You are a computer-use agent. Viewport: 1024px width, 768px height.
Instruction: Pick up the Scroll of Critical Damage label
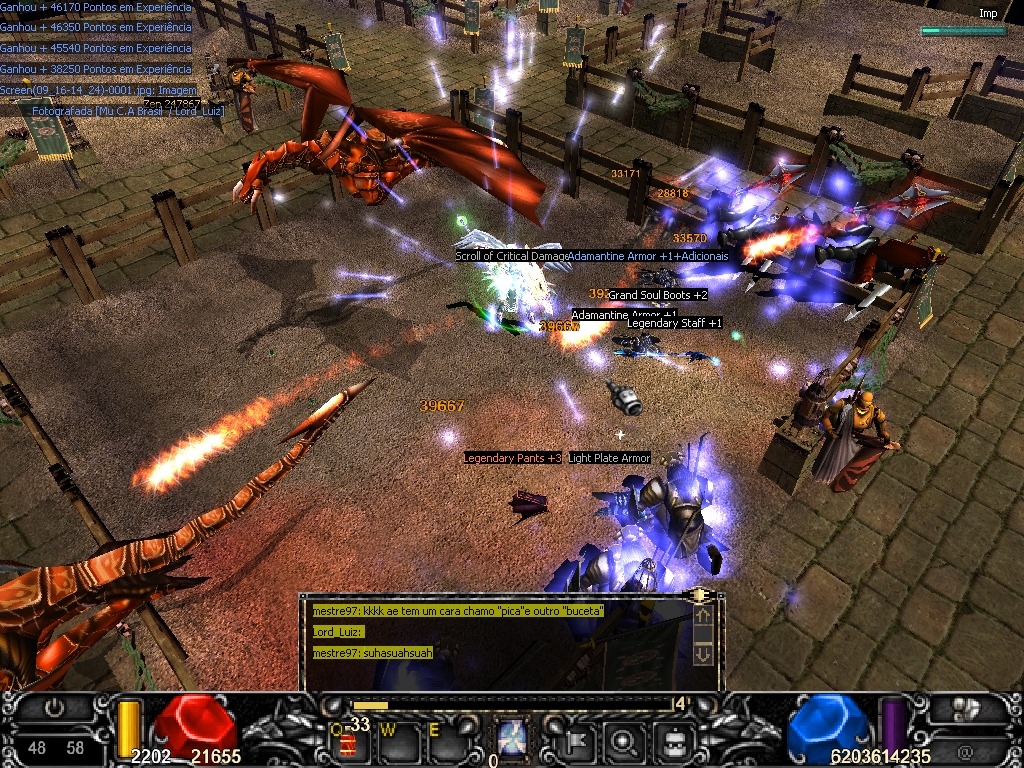tap(511, 256)
